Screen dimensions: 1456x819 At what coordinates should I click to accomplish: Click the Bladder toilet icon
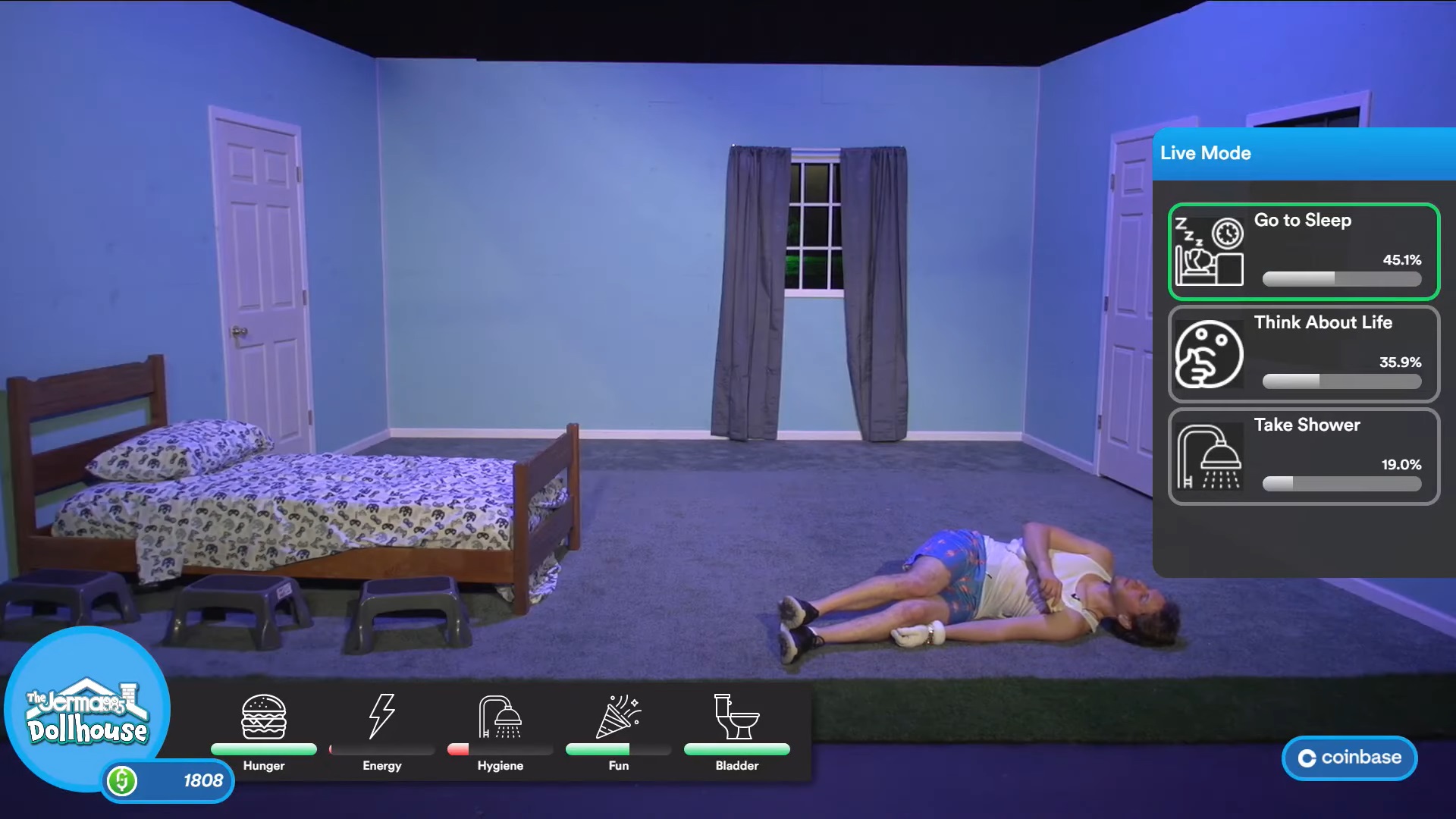coord(736,715)
